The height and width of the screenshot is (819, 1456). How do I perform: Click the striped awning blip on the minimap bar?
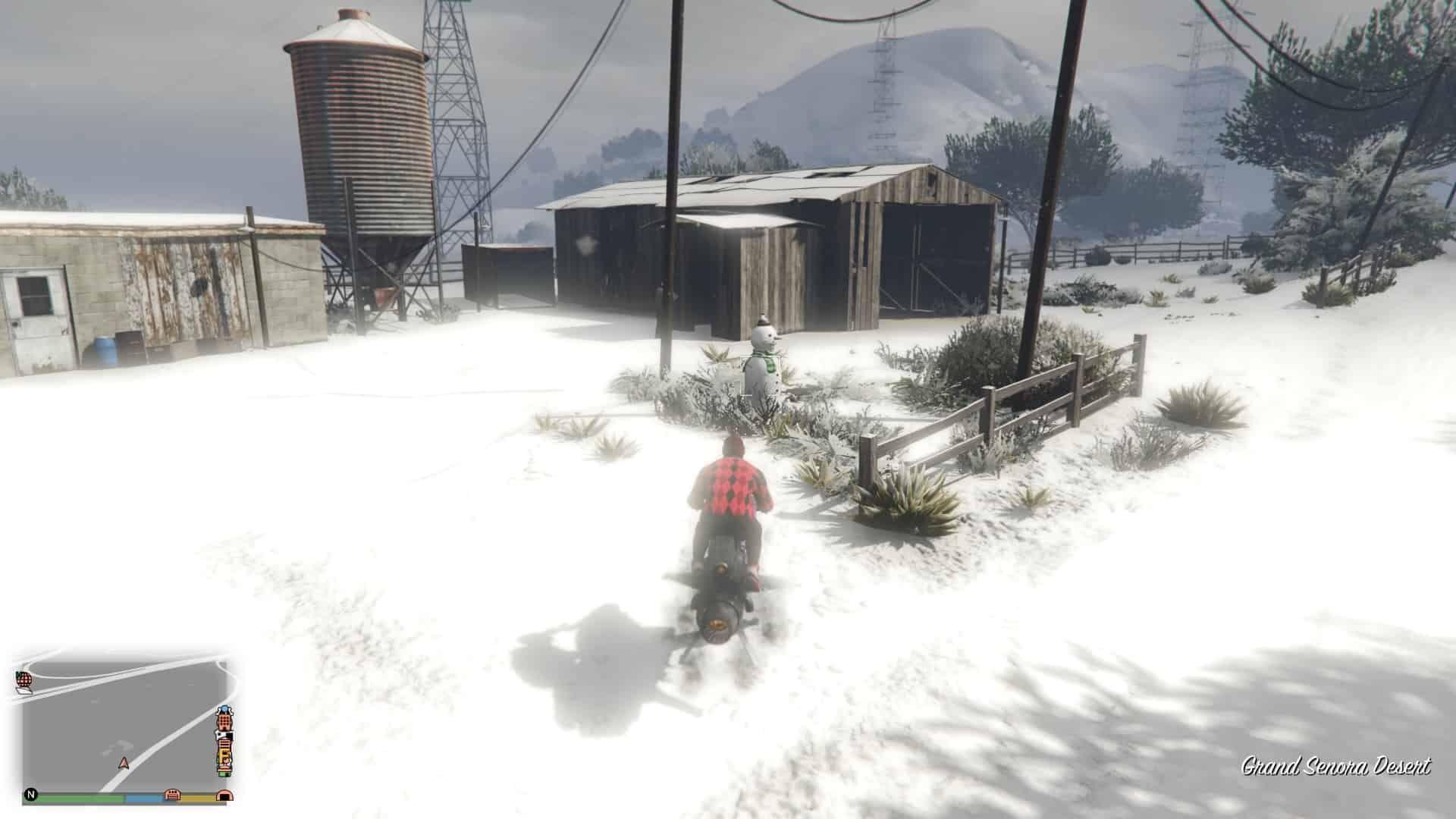click(x=172, y=795)
